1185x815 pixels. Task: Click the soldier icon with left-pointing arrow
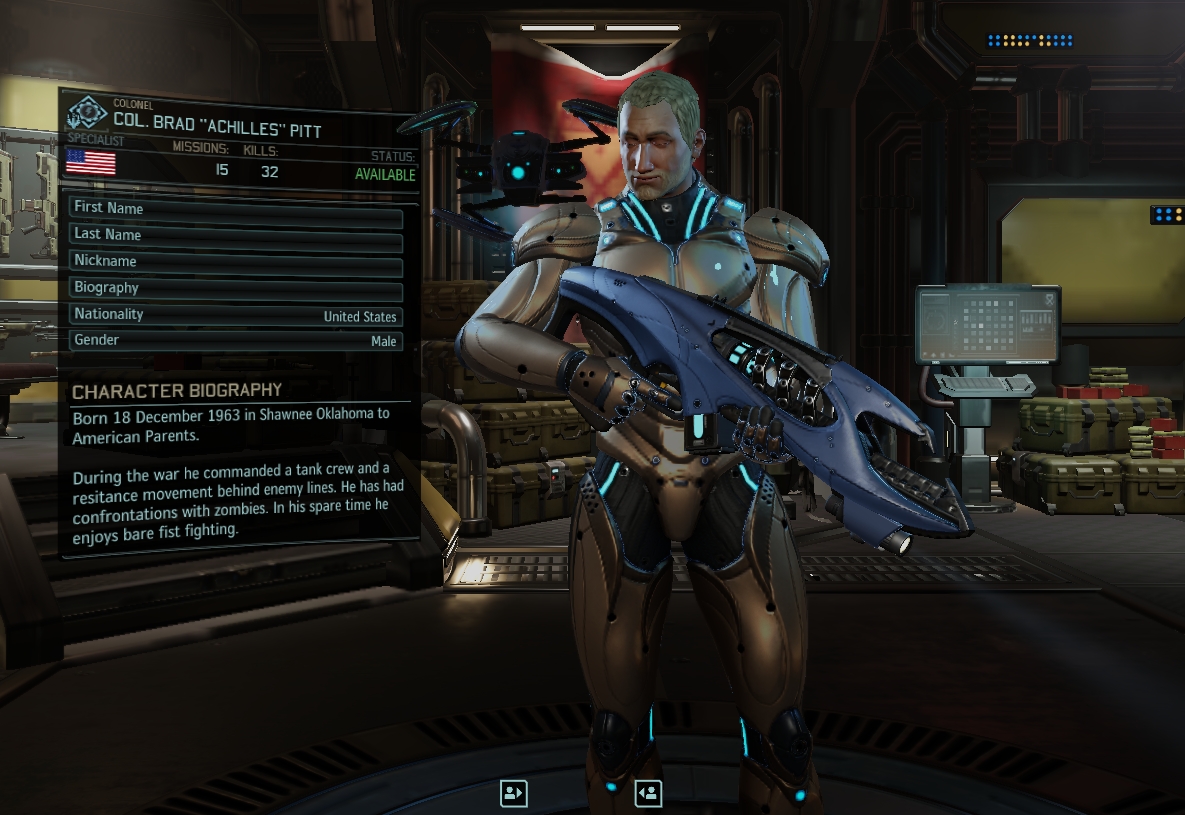648,794
